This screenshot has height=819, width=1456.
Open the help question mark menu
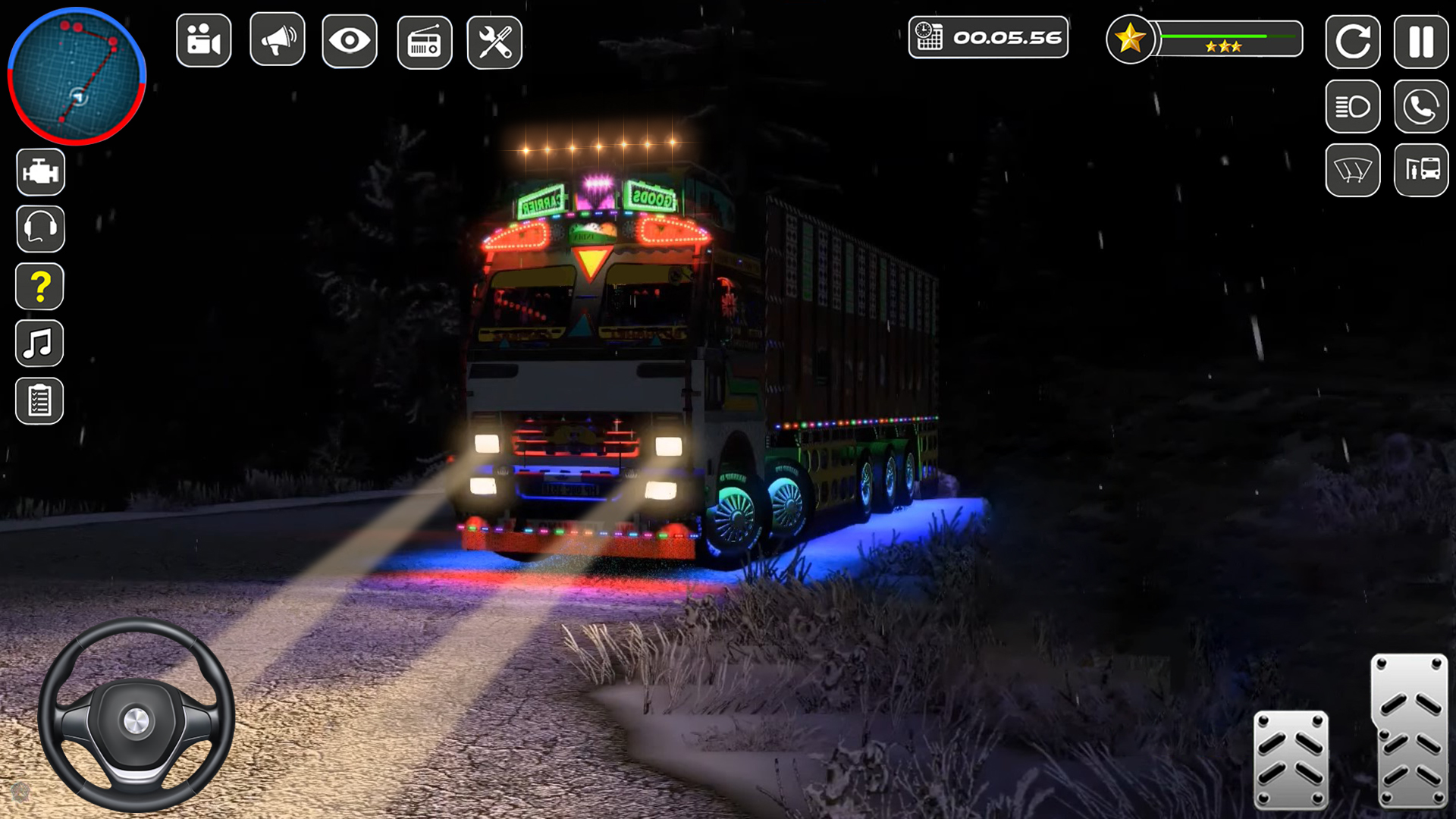click(x=39, y=286)
